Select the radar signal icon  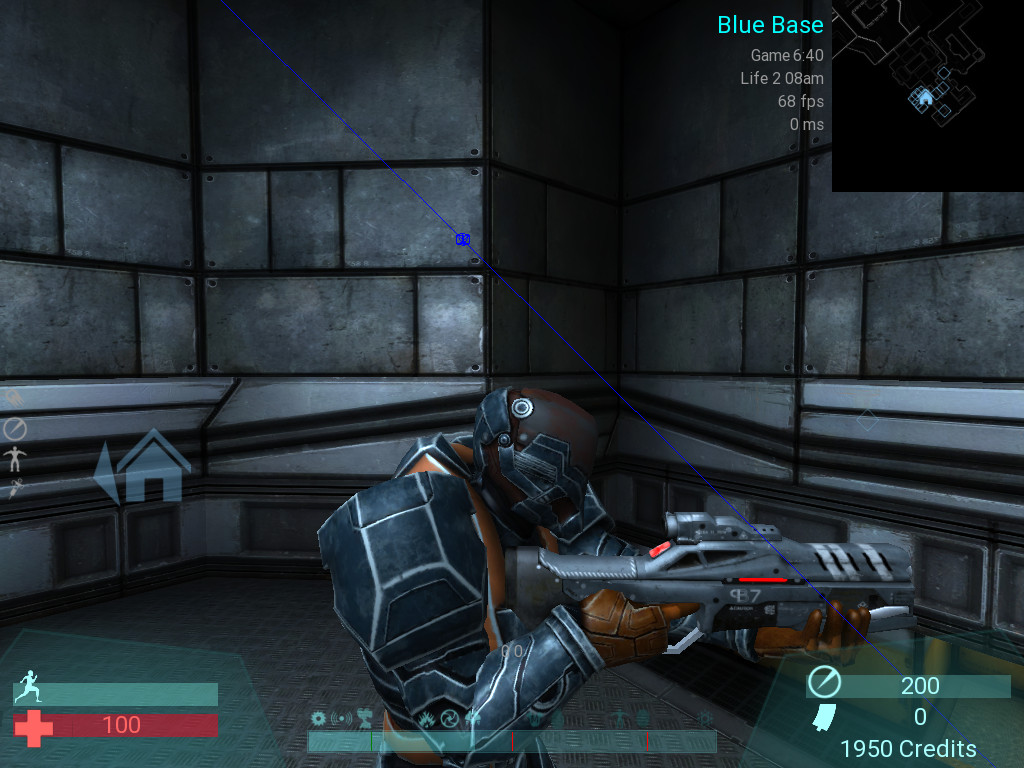pos(343,718)
